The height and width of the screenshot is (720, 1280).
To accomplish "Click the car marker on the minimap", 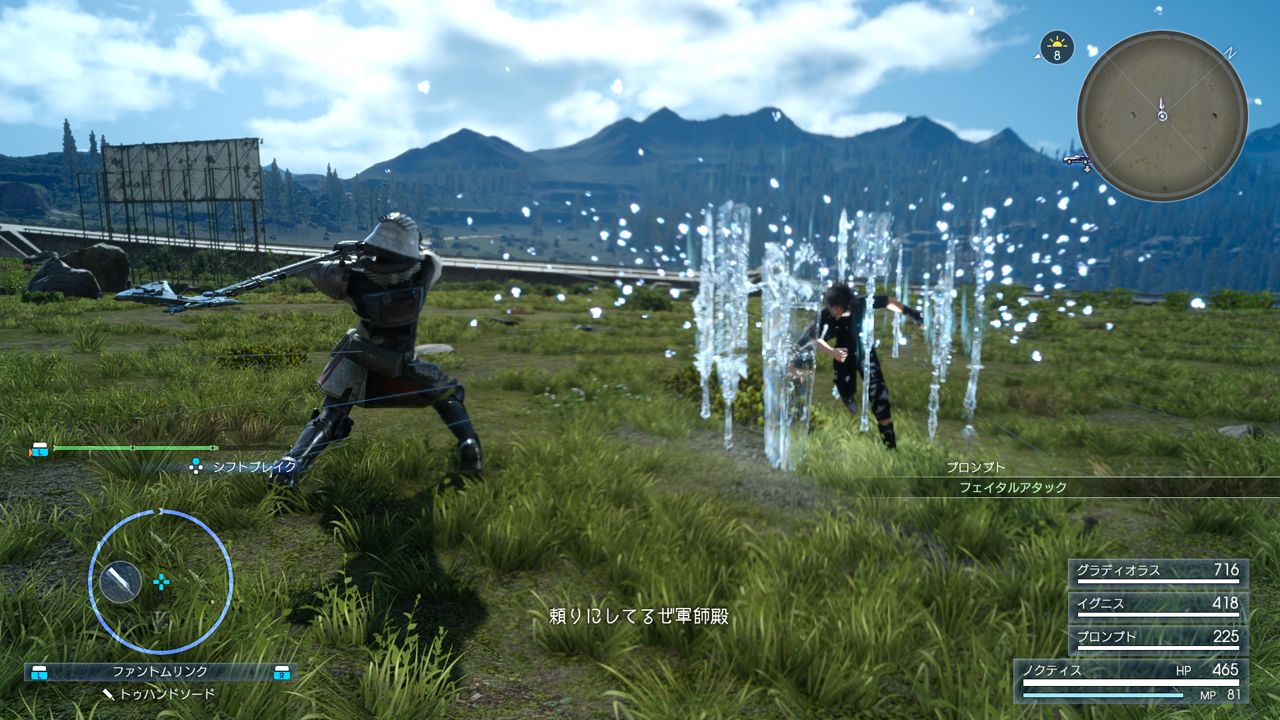I will coord(1075,159).
